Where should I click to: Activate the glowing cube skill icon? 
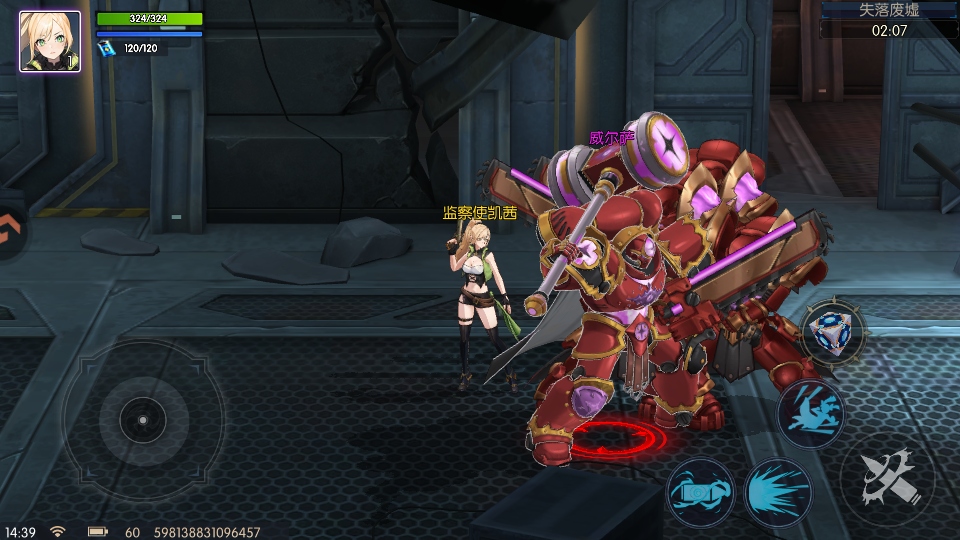pos(833,330)
